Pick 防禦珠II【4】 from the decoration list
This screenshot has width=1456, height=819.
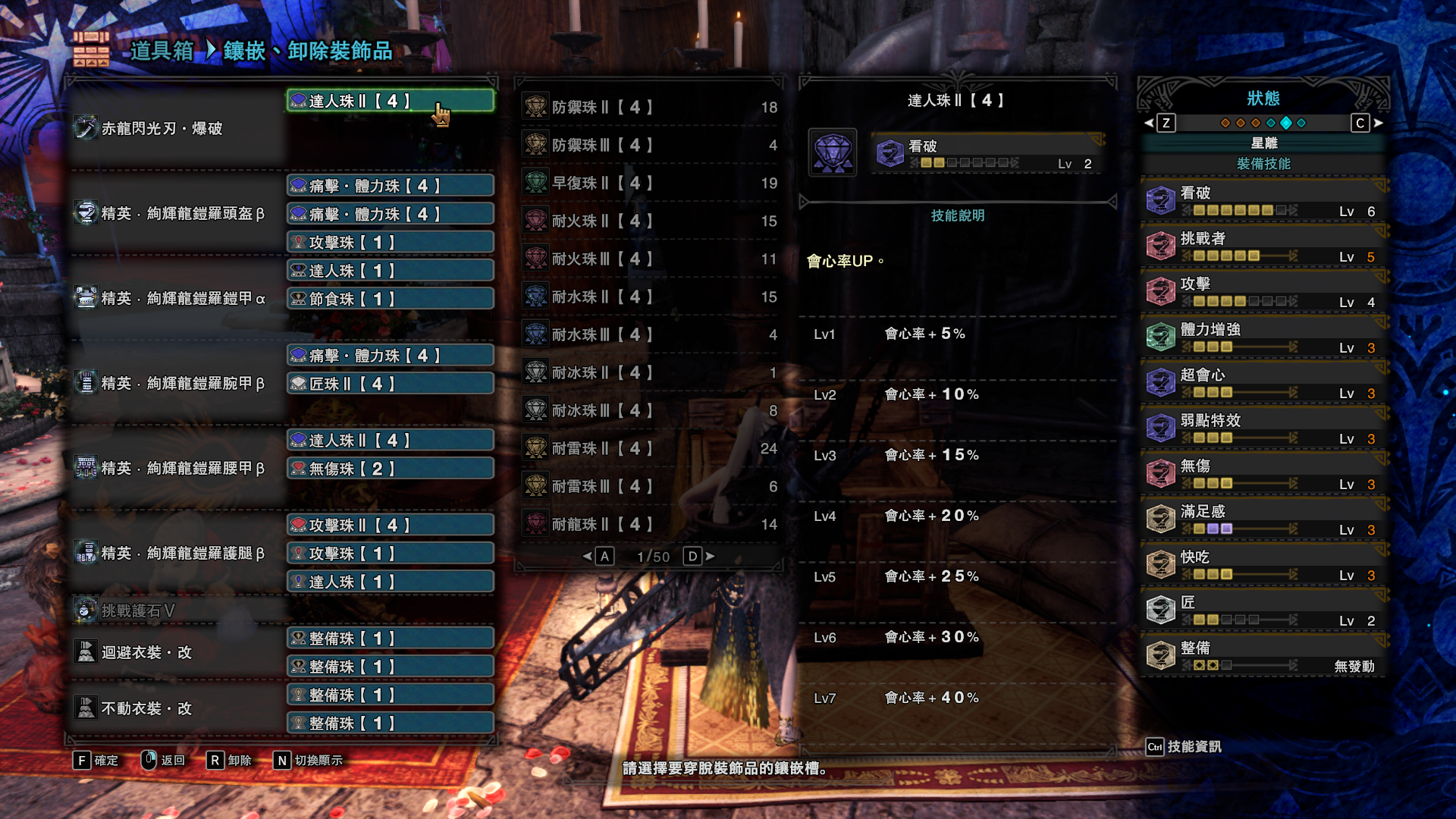[x=649, y=107]
